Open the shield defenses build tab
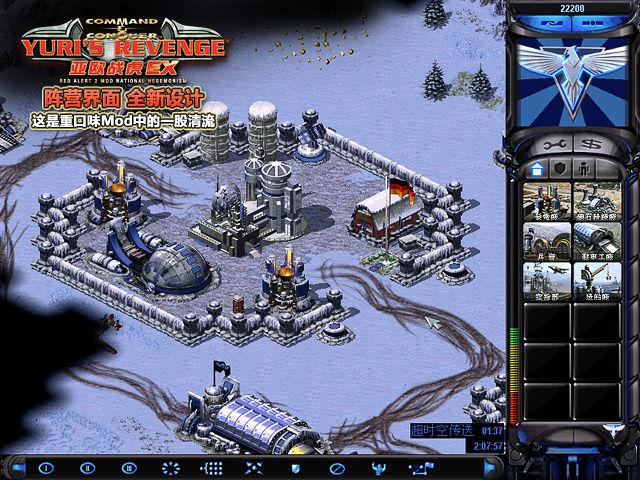The image size is (640, 480). click(x=560, y=169)
